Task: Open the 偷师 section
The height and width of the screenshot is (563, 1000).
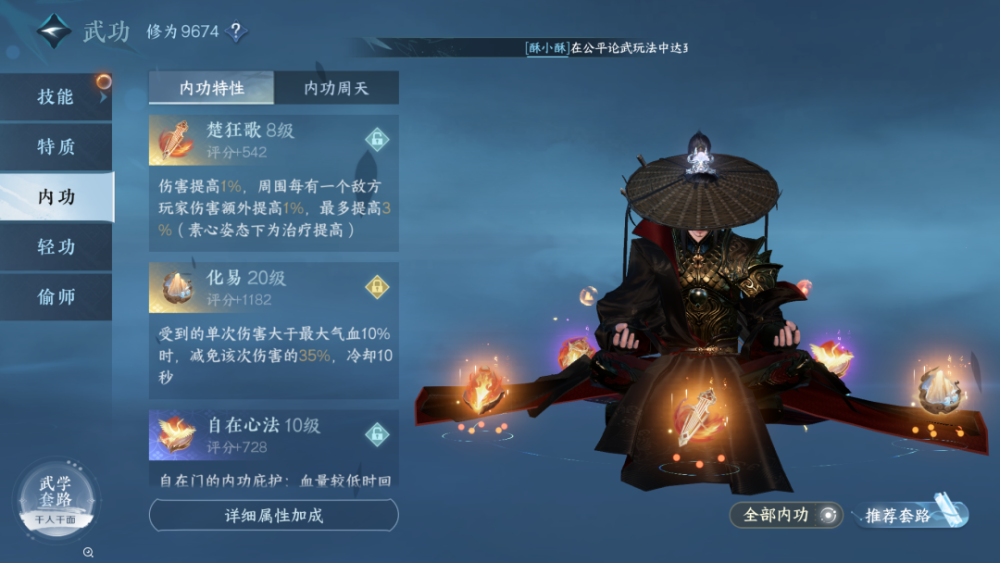Action: [x=56, y=297]
